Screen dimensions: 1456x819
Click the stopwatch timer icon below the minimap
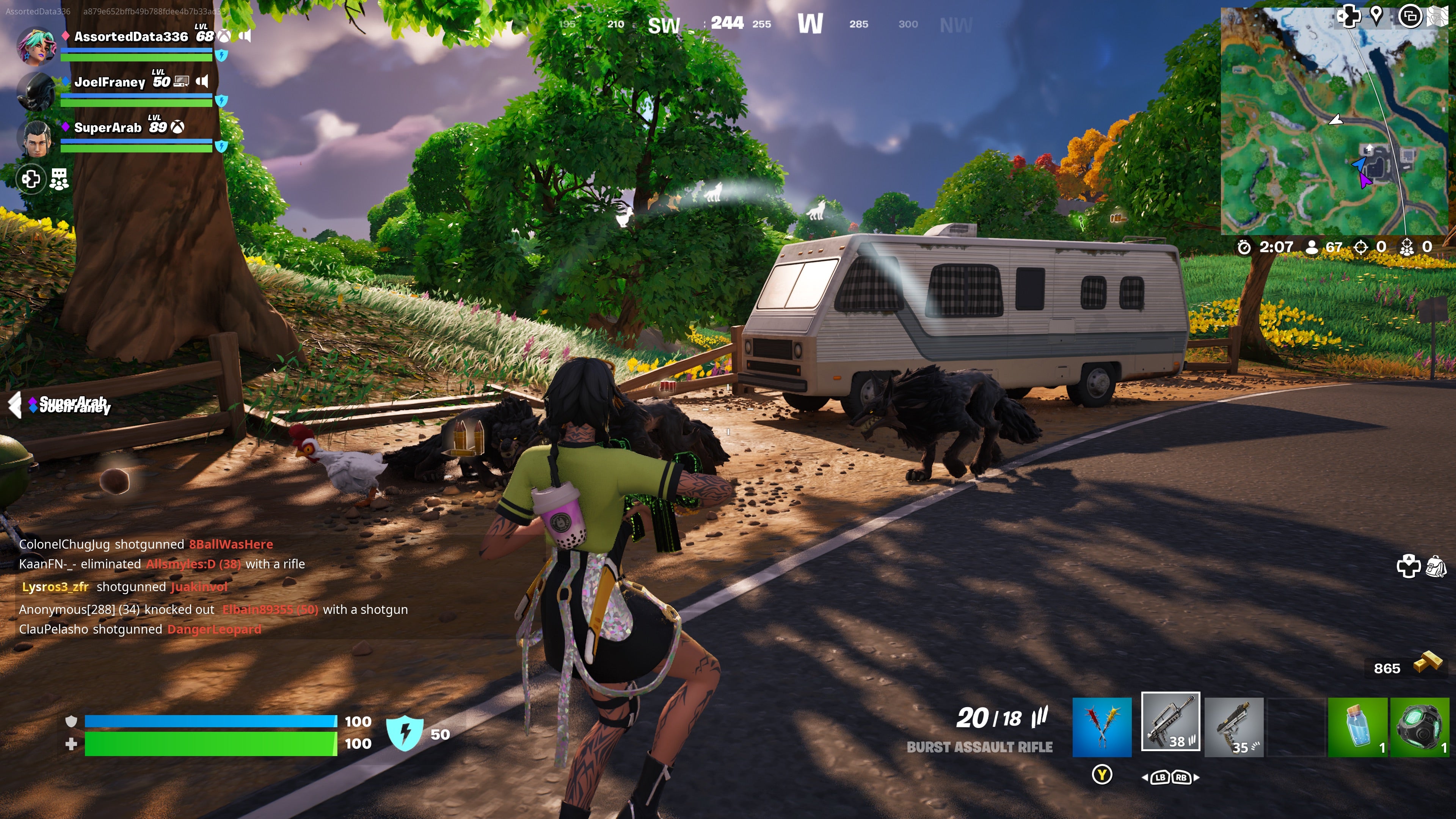[x=1244, y=246]
